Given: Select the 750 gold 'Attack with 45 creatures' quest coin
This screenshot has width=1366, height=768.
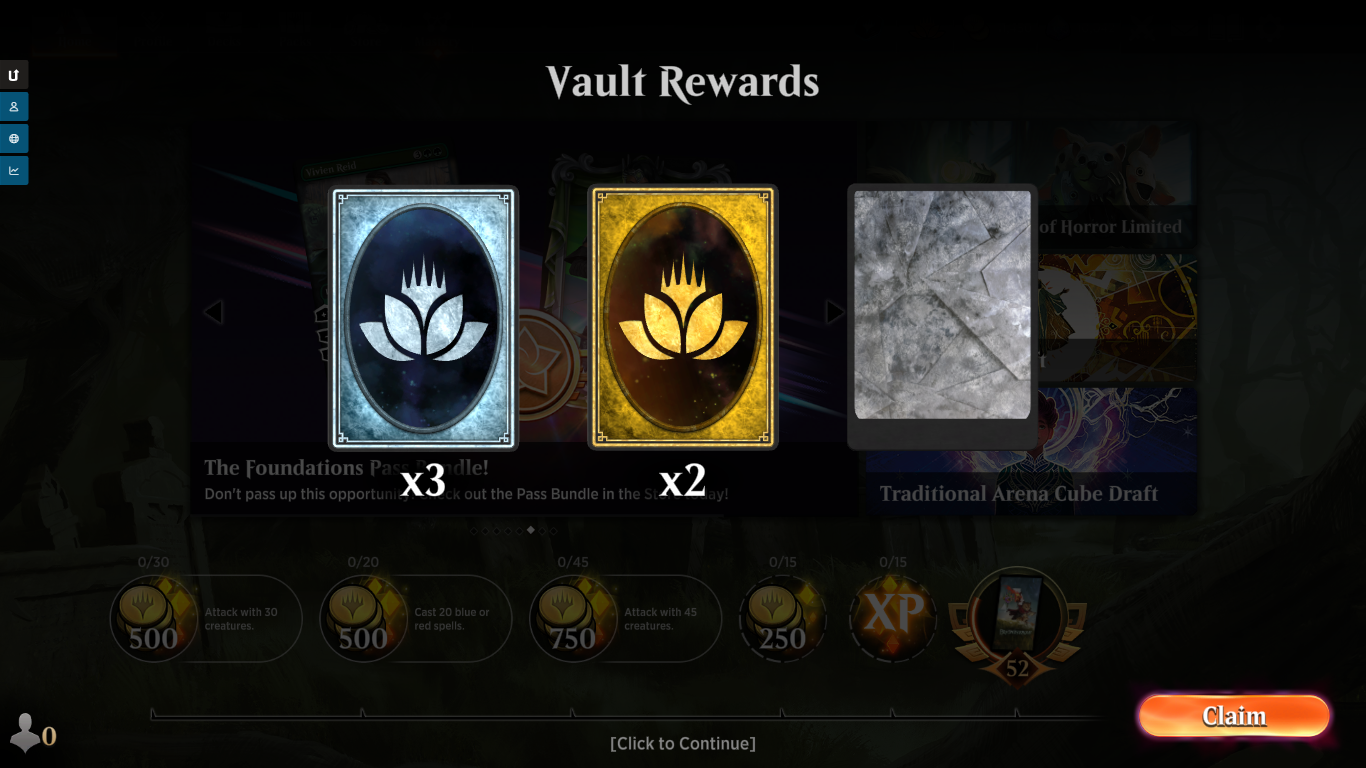Looking at the screenshot, I should coord(573,619).
